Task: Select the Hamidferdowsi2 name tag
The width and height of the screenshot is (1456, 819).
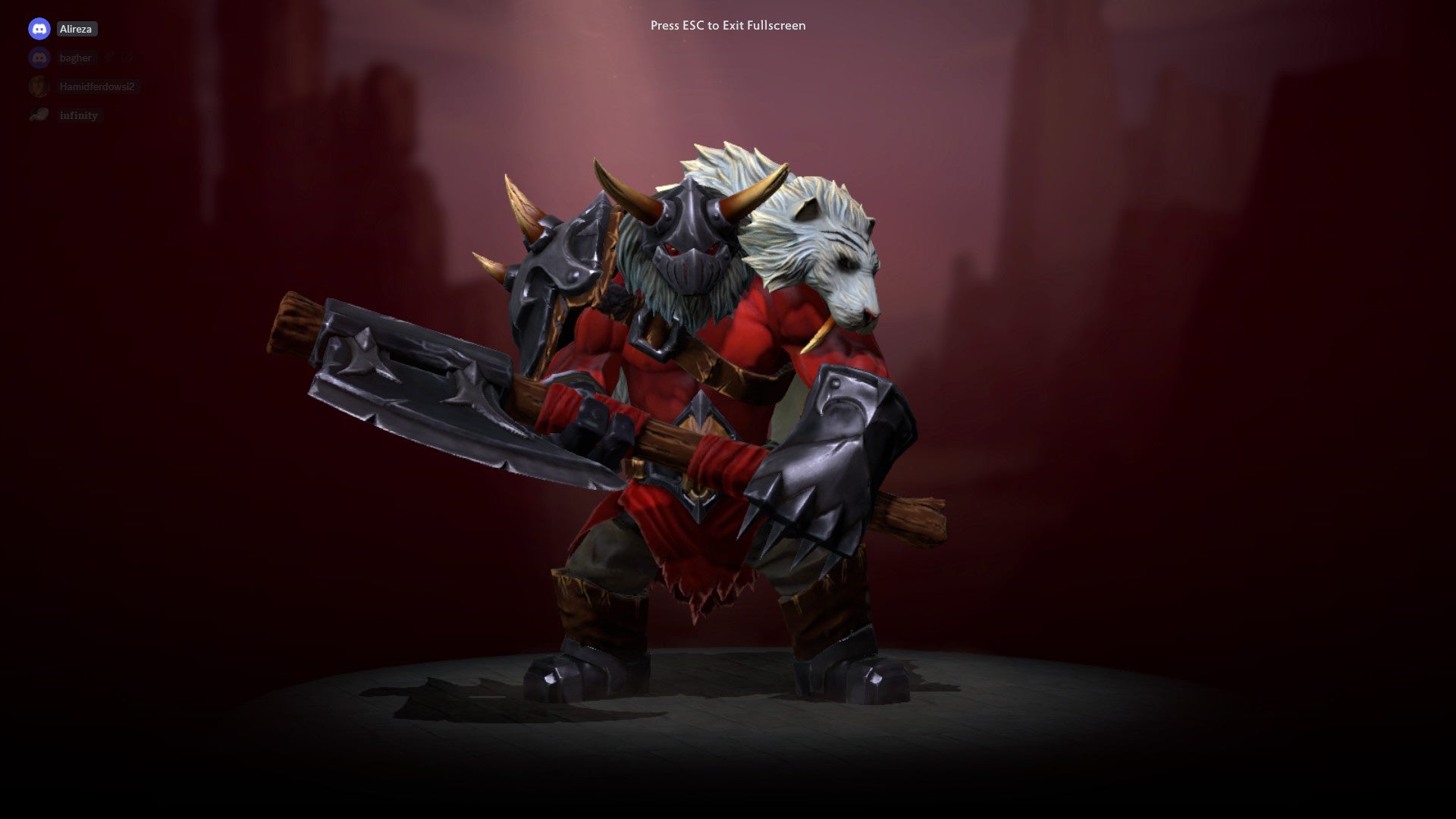Action: pos(99,86)
